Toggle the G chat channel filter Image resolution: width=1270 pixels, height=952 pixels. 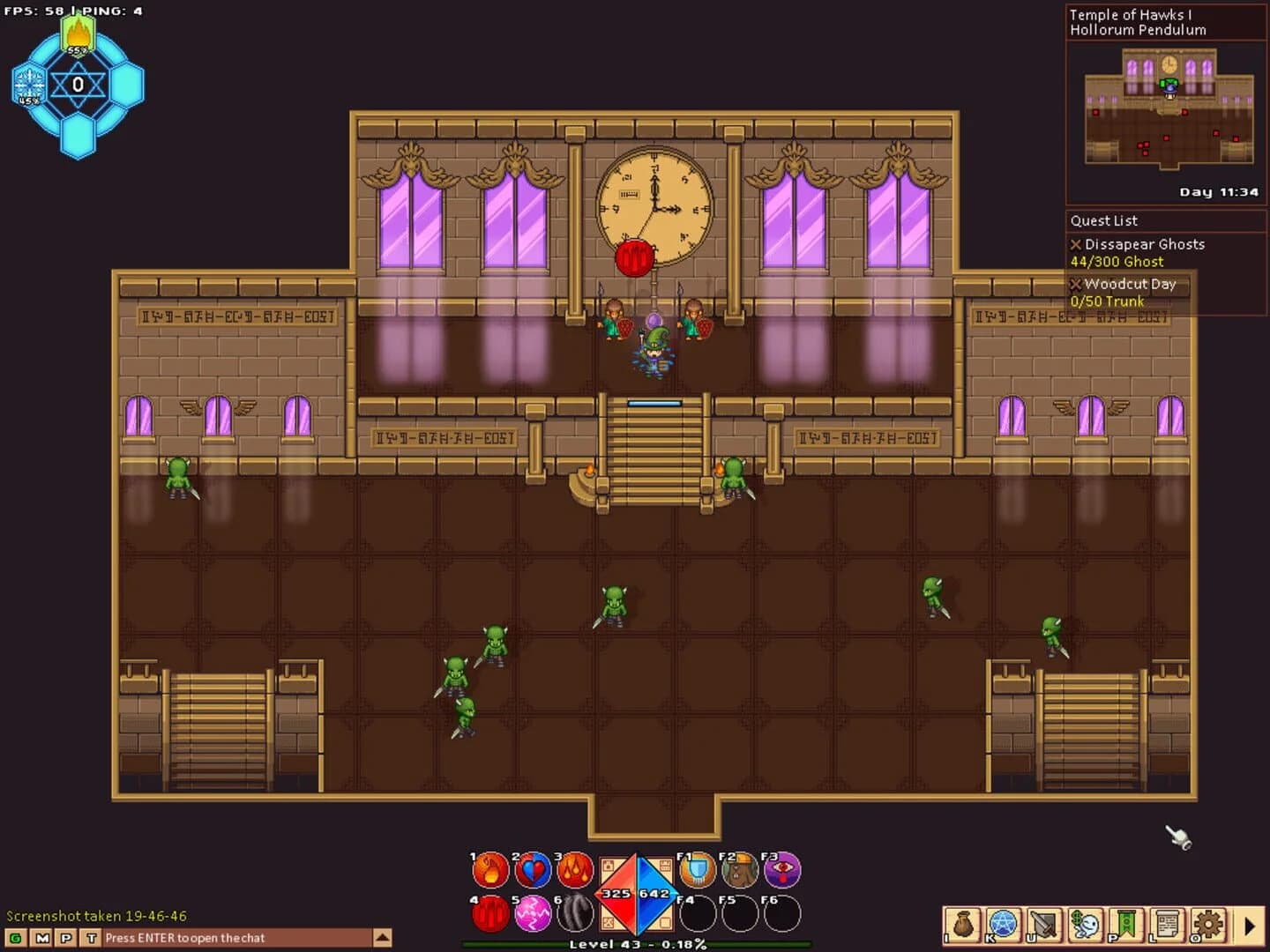tap(15, 938)
